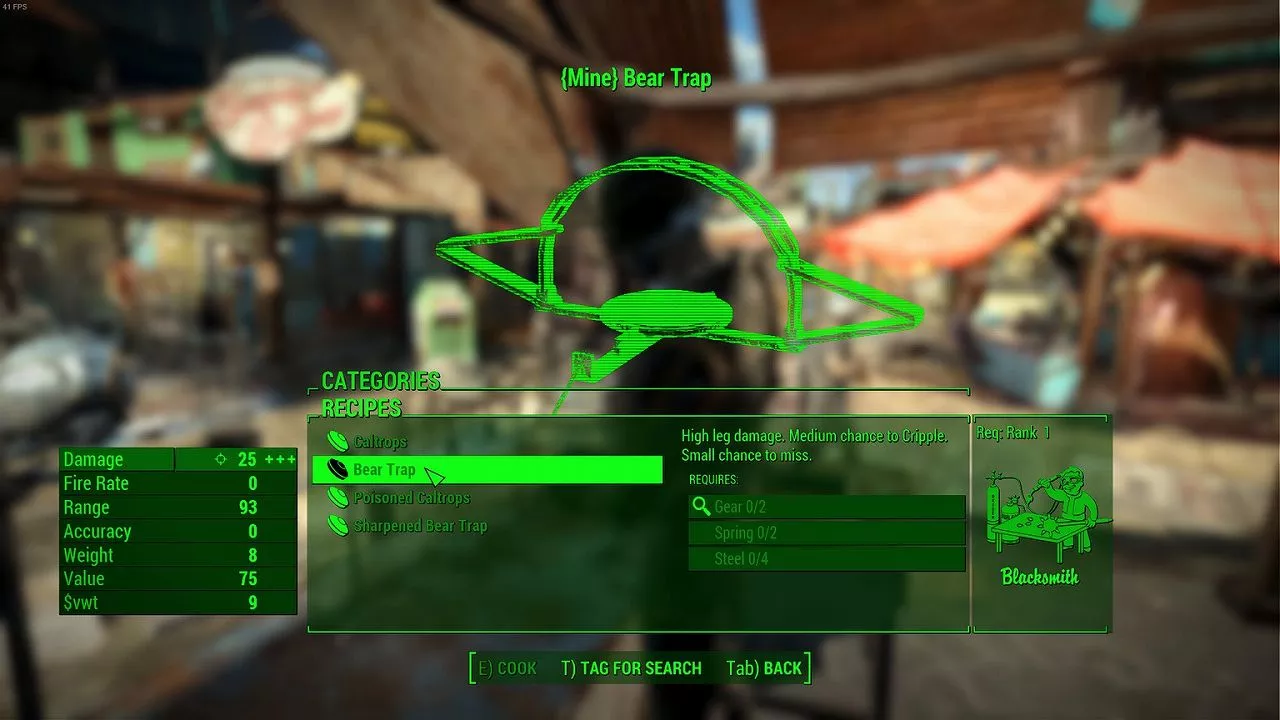The width and height of the screenshot is (1280, 720).
Task: Click the Sharpened Bear Trap mine icon
Action: 336,525
